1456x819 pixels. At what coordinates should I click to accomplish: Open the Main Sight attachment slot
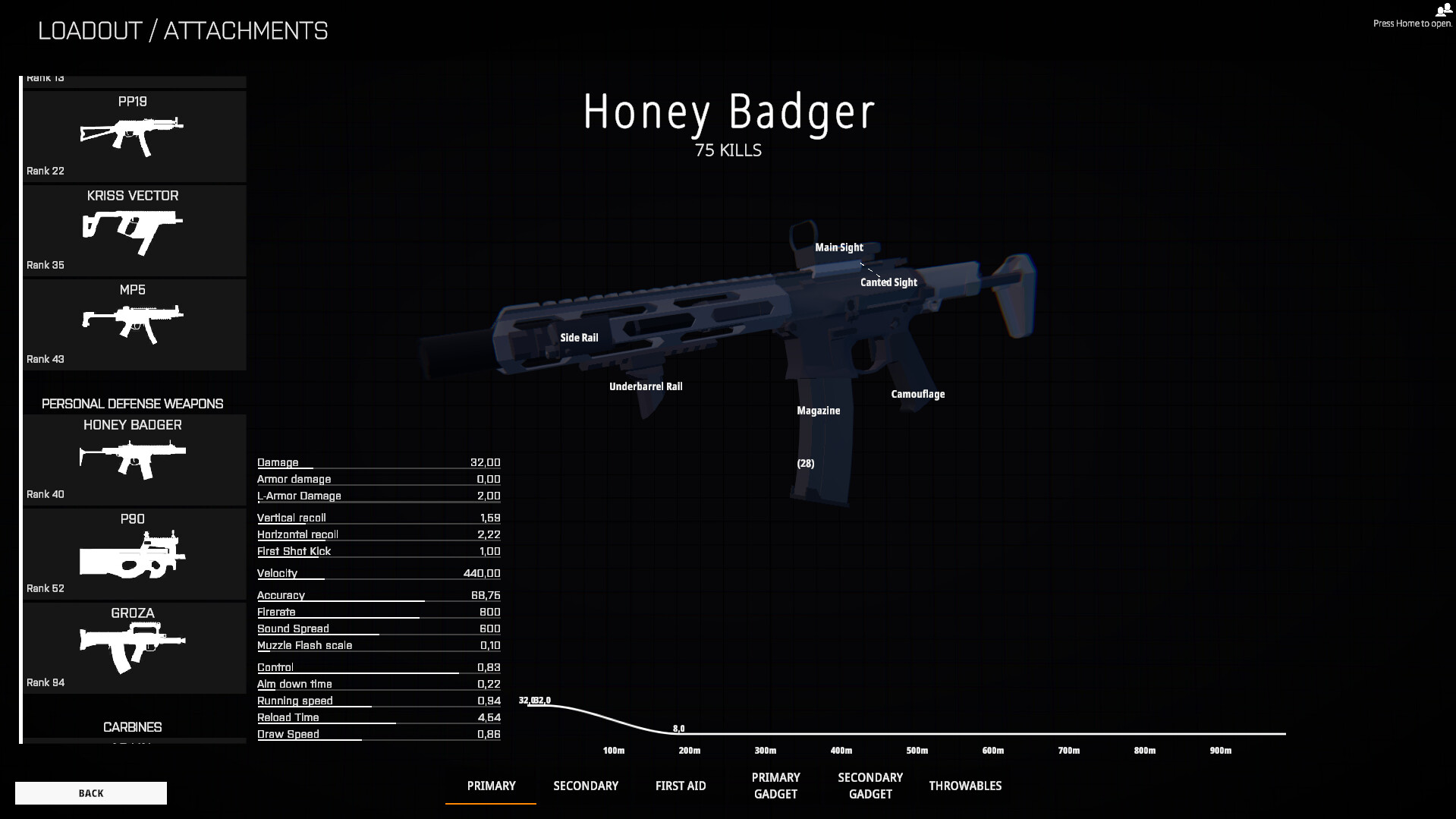(838, 247)
